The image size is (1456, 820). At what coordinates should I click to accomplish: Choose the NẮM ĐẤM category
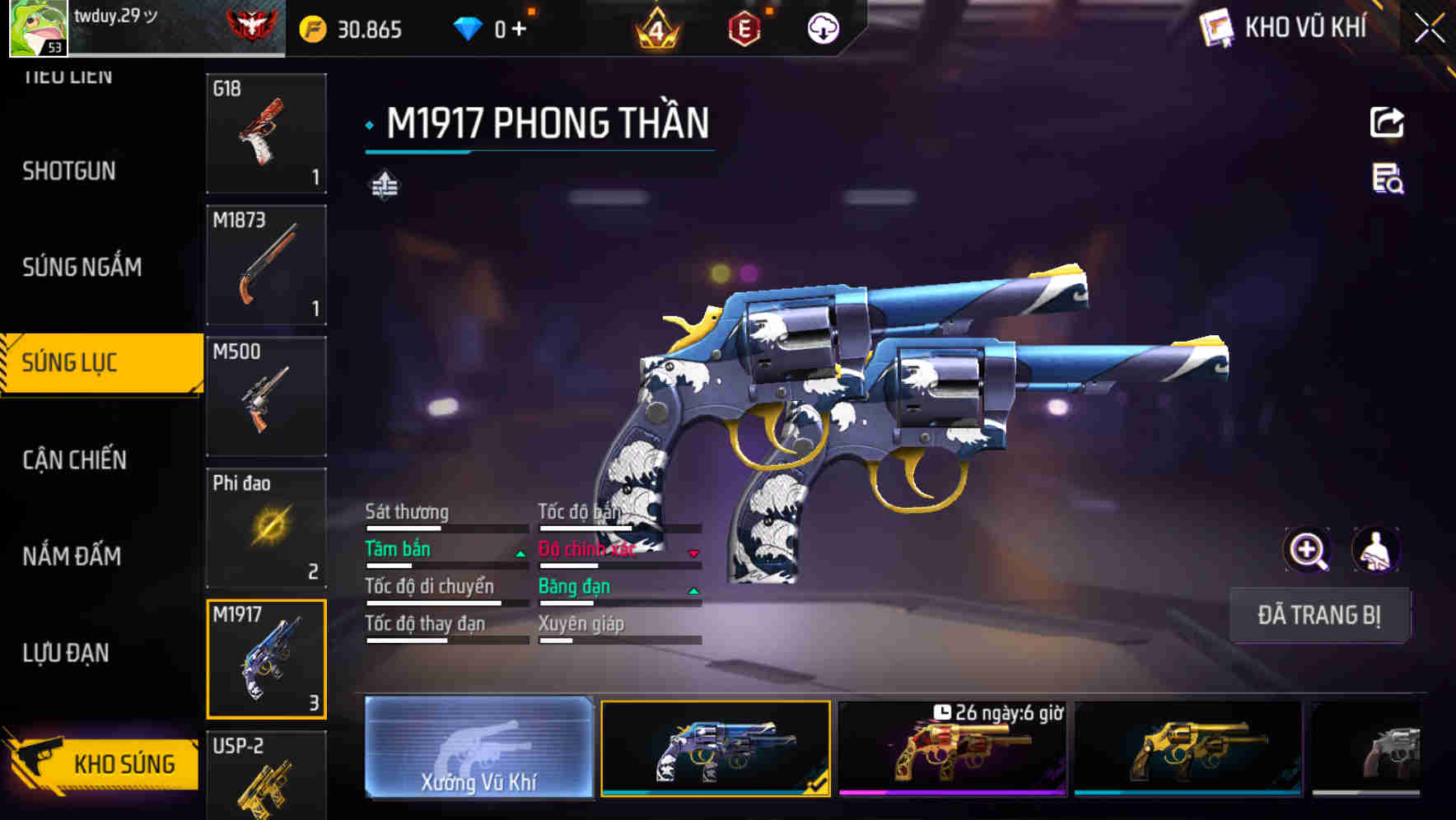click(72, 557)
